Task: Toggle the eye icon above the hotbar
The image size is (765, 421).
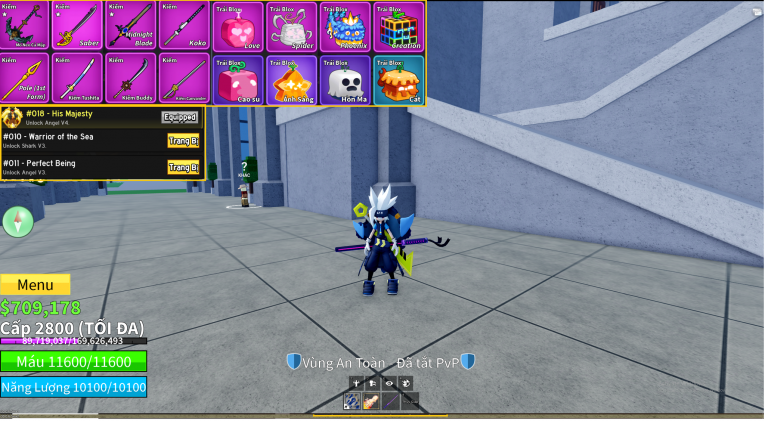Action: [389, 383]
